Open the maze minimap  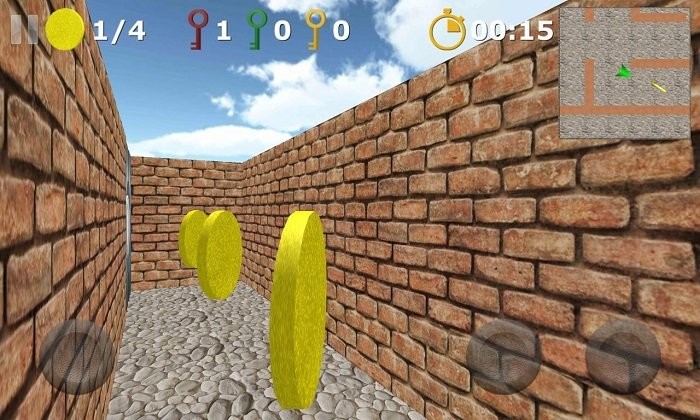(623, 73)
